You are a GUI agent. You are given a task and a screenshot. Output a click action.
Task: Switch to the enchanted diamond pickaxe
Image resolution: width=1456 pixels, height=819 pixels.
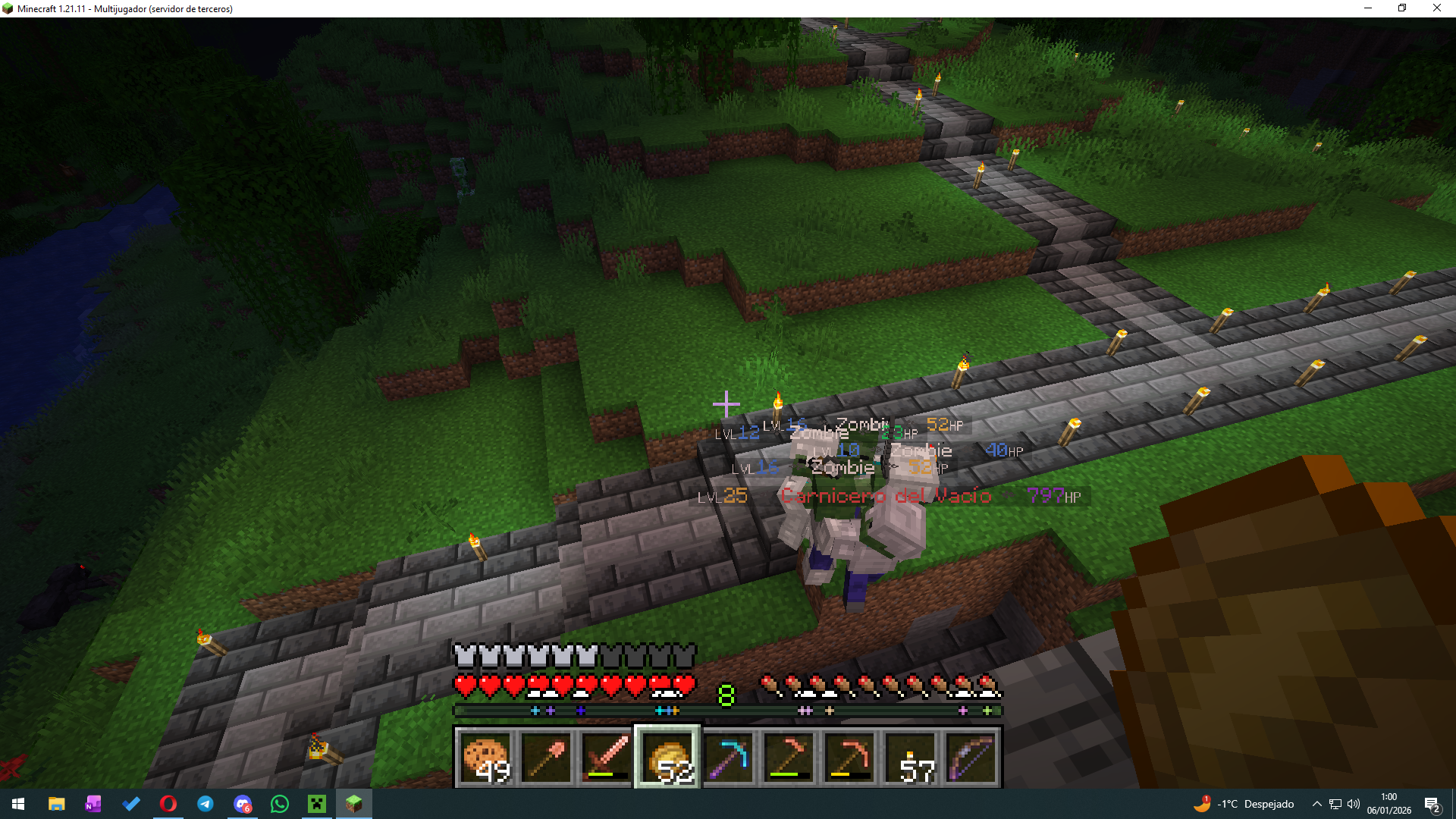(x=728, y=757)
